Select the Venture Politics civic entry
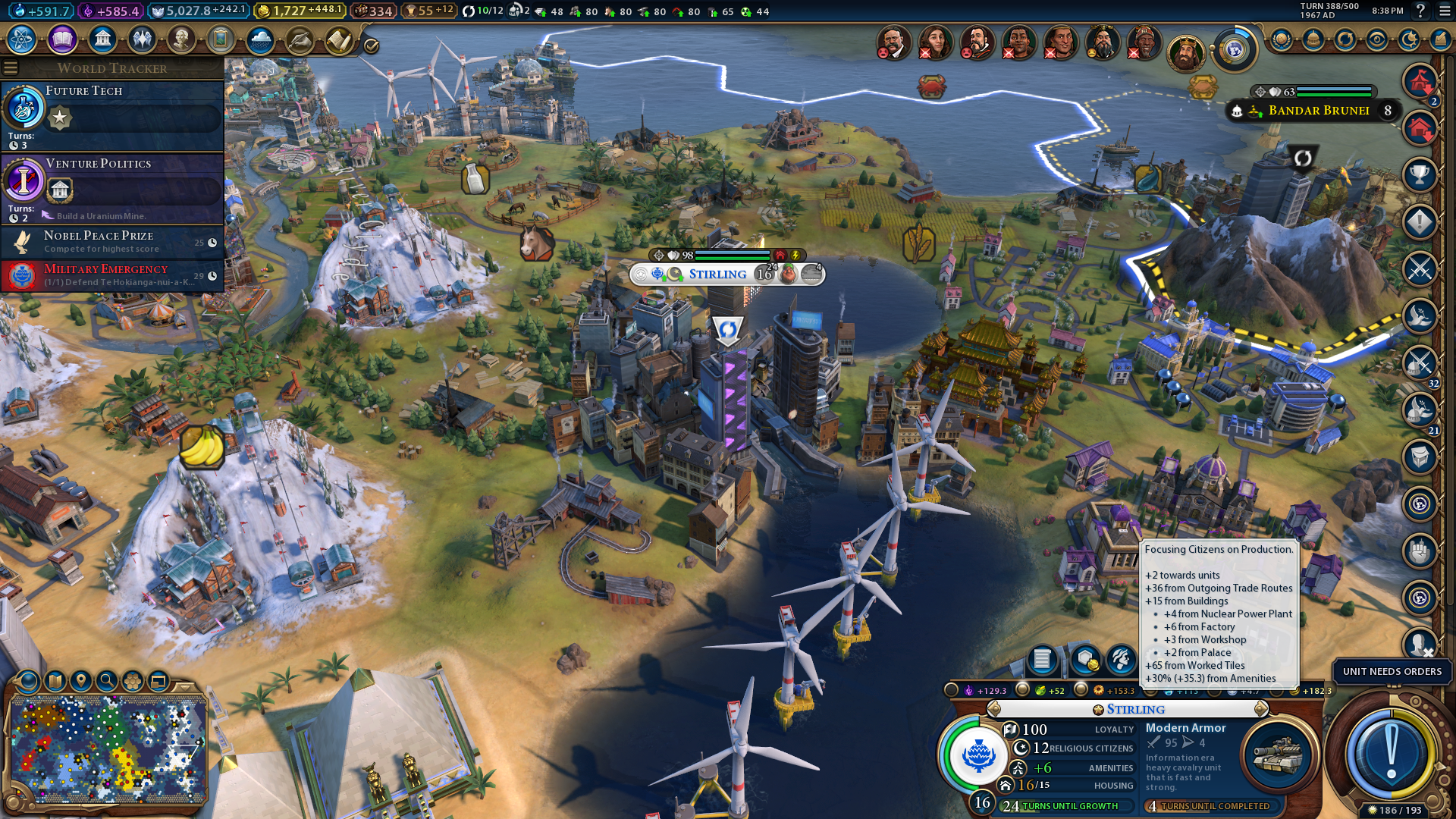 click(x=112, y=187)
